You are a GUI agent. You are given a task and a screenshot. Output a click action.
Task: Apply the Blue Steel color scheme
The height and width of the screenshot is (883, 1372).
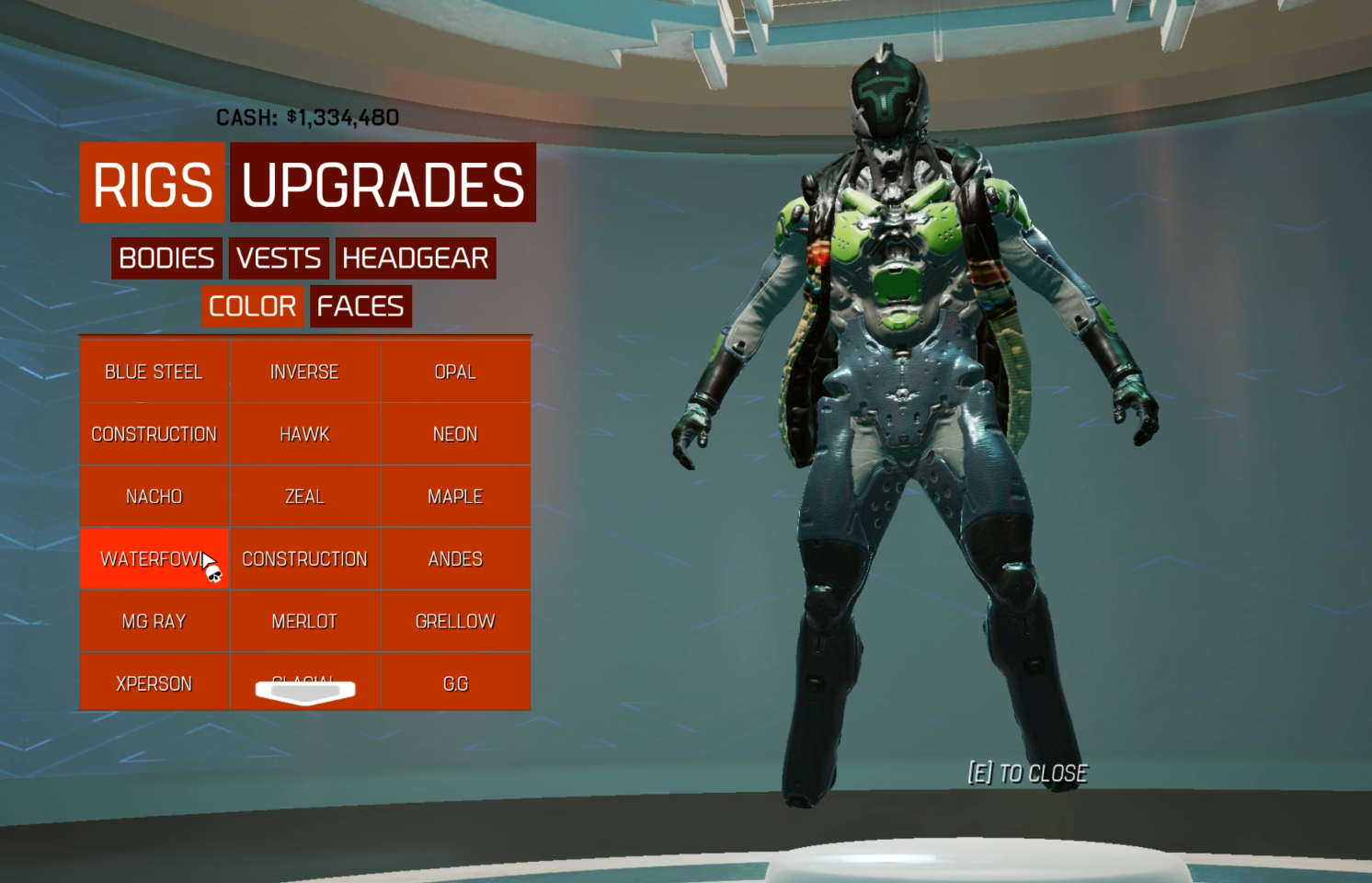[154, 372]
